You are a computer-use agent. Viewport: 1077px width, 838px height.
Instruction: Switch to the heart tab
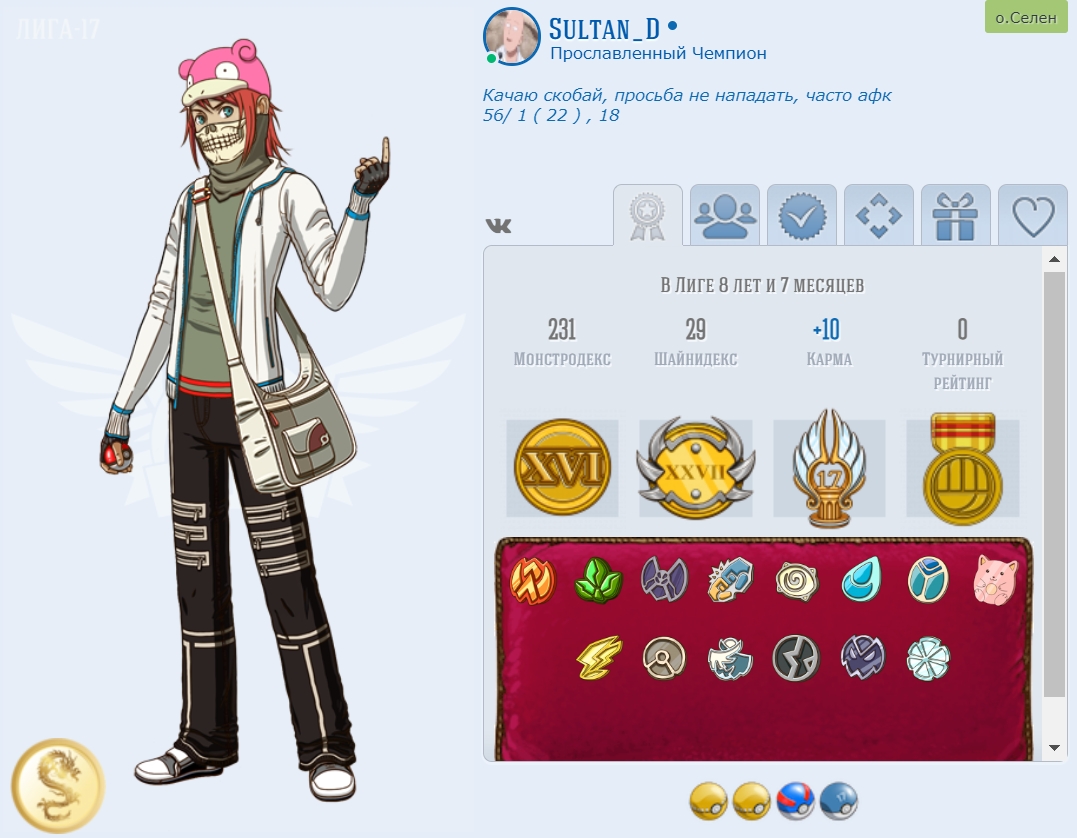[x=1032, y=216]
